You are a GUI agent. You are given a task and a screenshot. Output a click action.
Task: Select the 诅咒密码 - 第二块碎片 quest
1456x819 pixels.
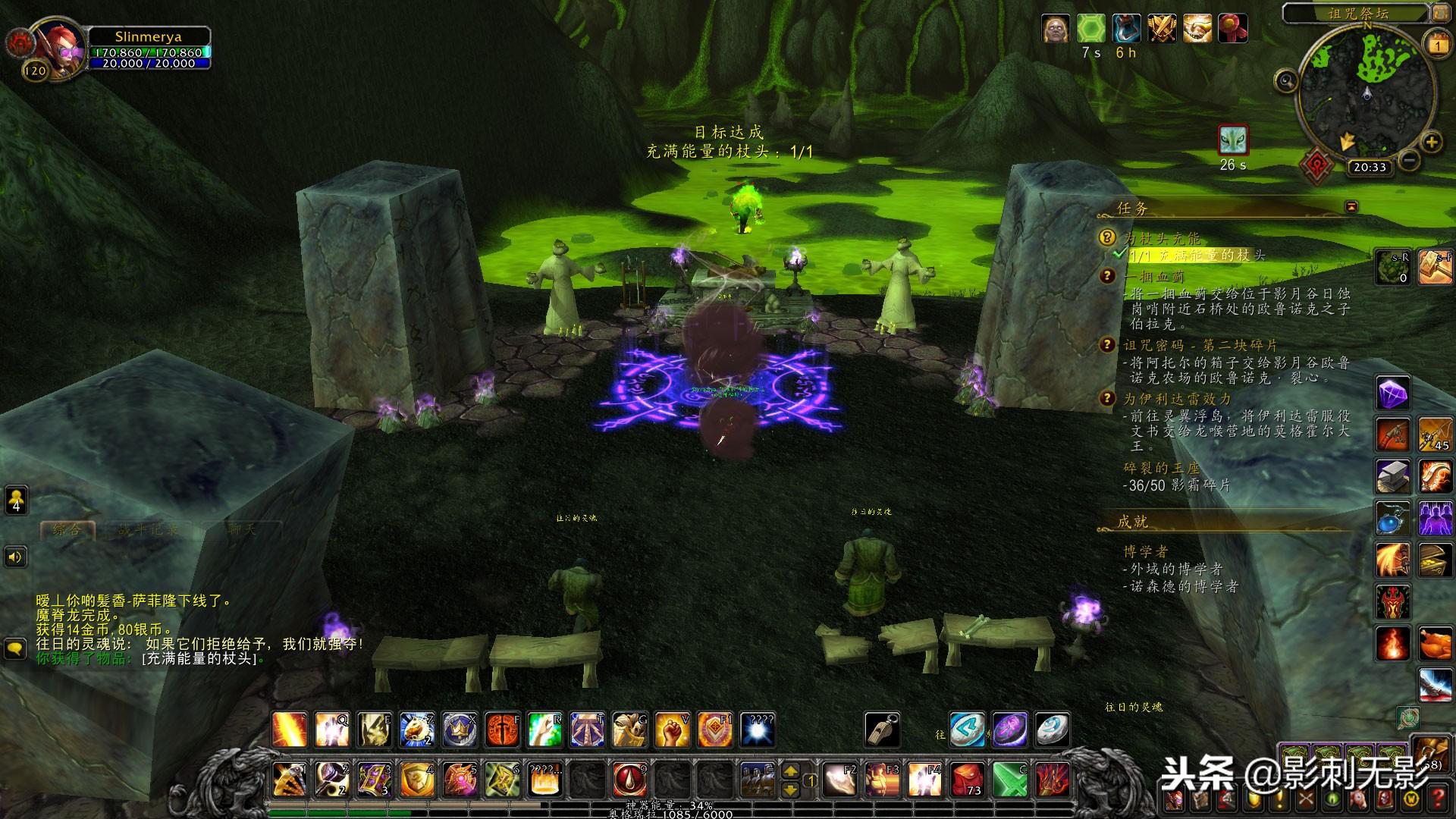pyautogui.click(x=1200, y=346)
